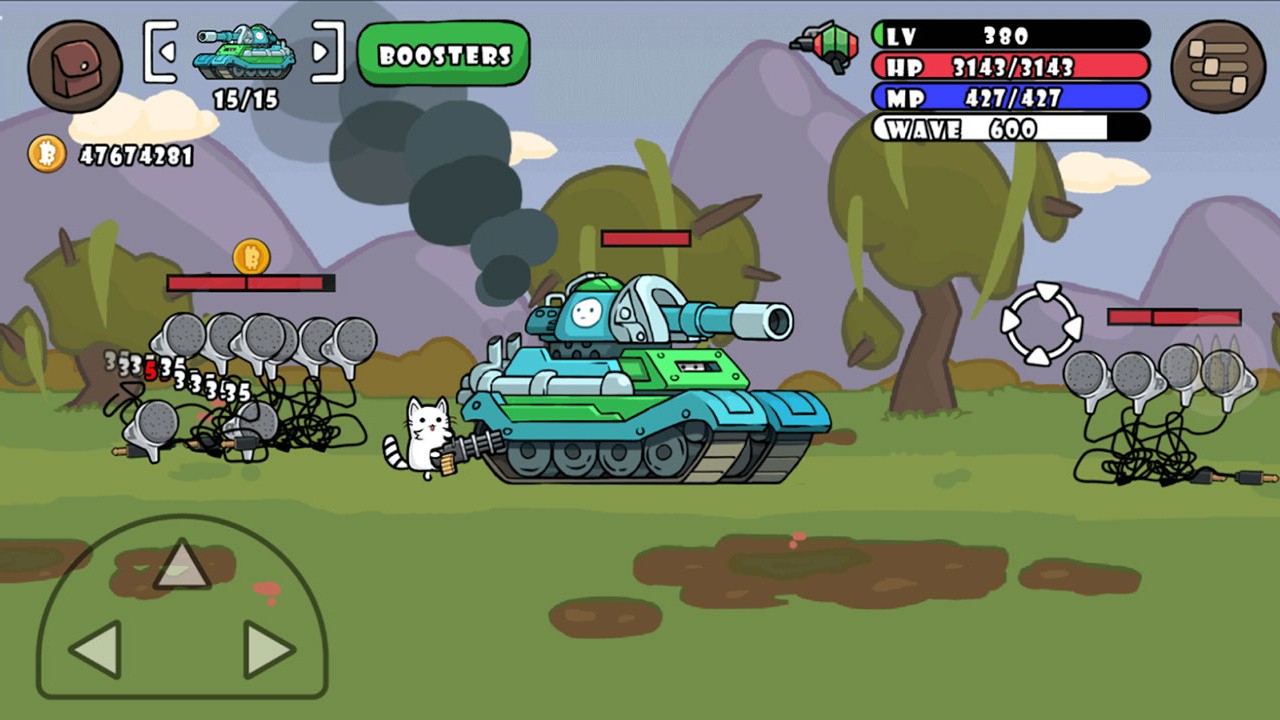Switch to the next tank
Image resolution: width=1280 pixels, height=720 pixels.
(x=322, y=51)
